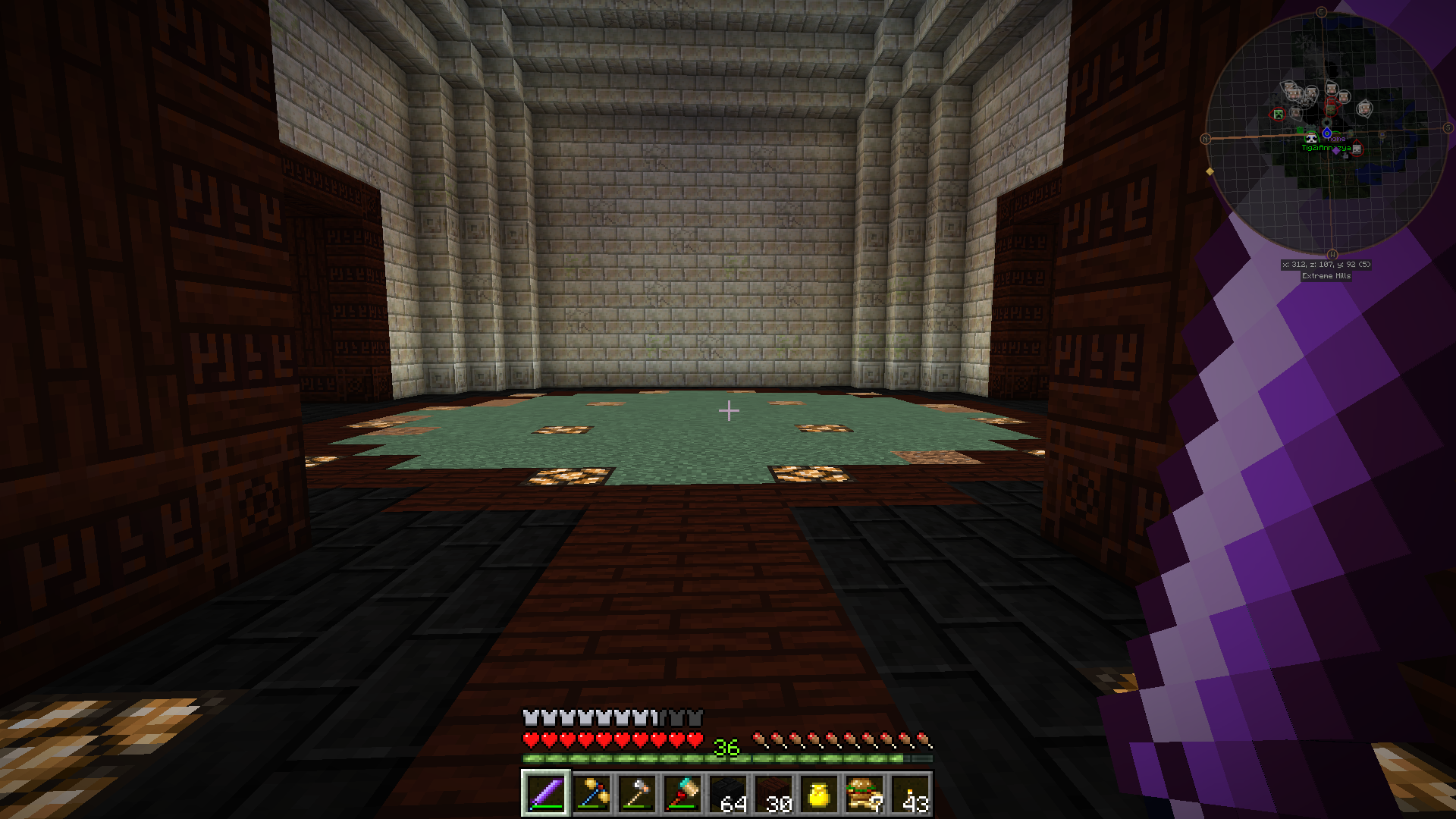This screenshot has height=819, width=1456.
Task: Select the stack of 43 torches
Action: (912, 794)
